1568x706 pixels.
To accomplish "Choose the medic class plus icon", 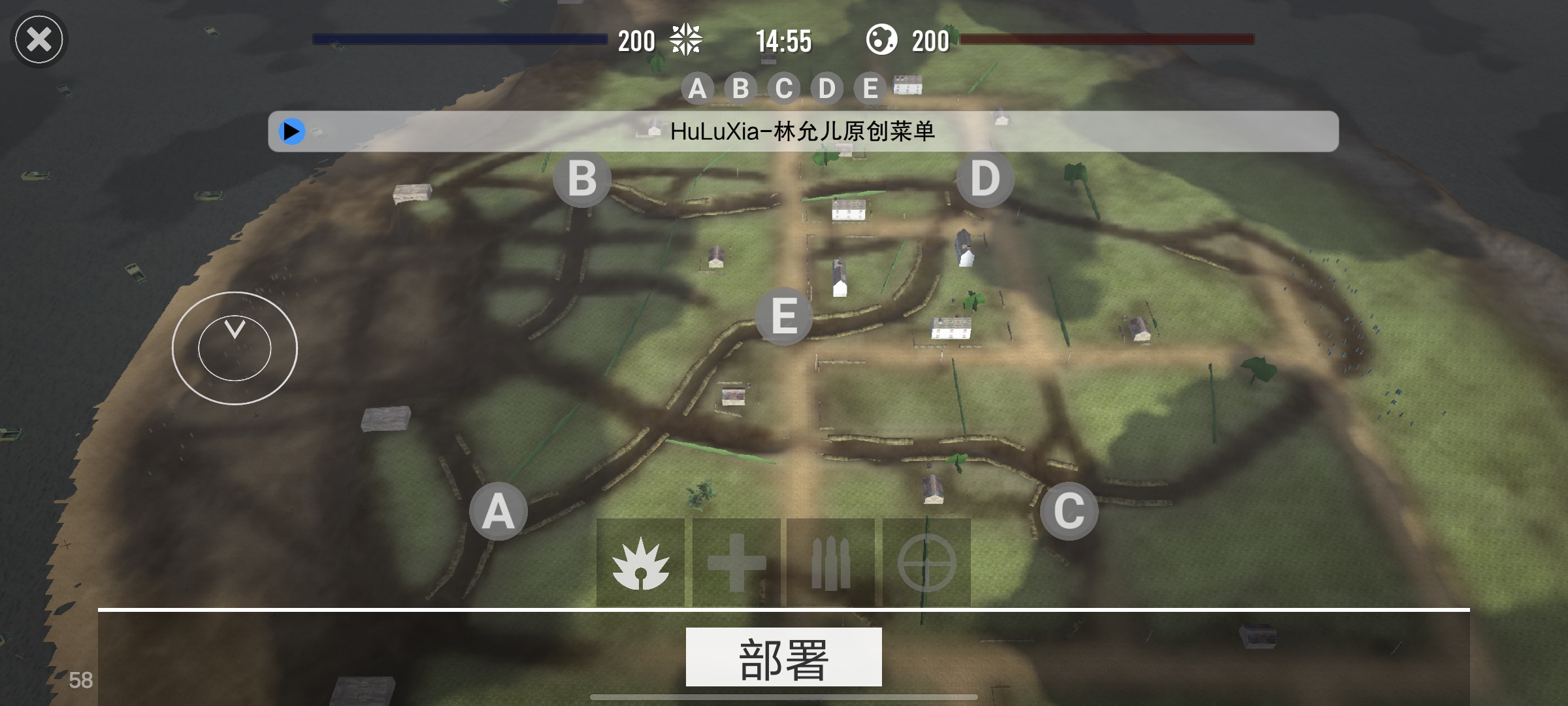I will [x=736, y=563].
